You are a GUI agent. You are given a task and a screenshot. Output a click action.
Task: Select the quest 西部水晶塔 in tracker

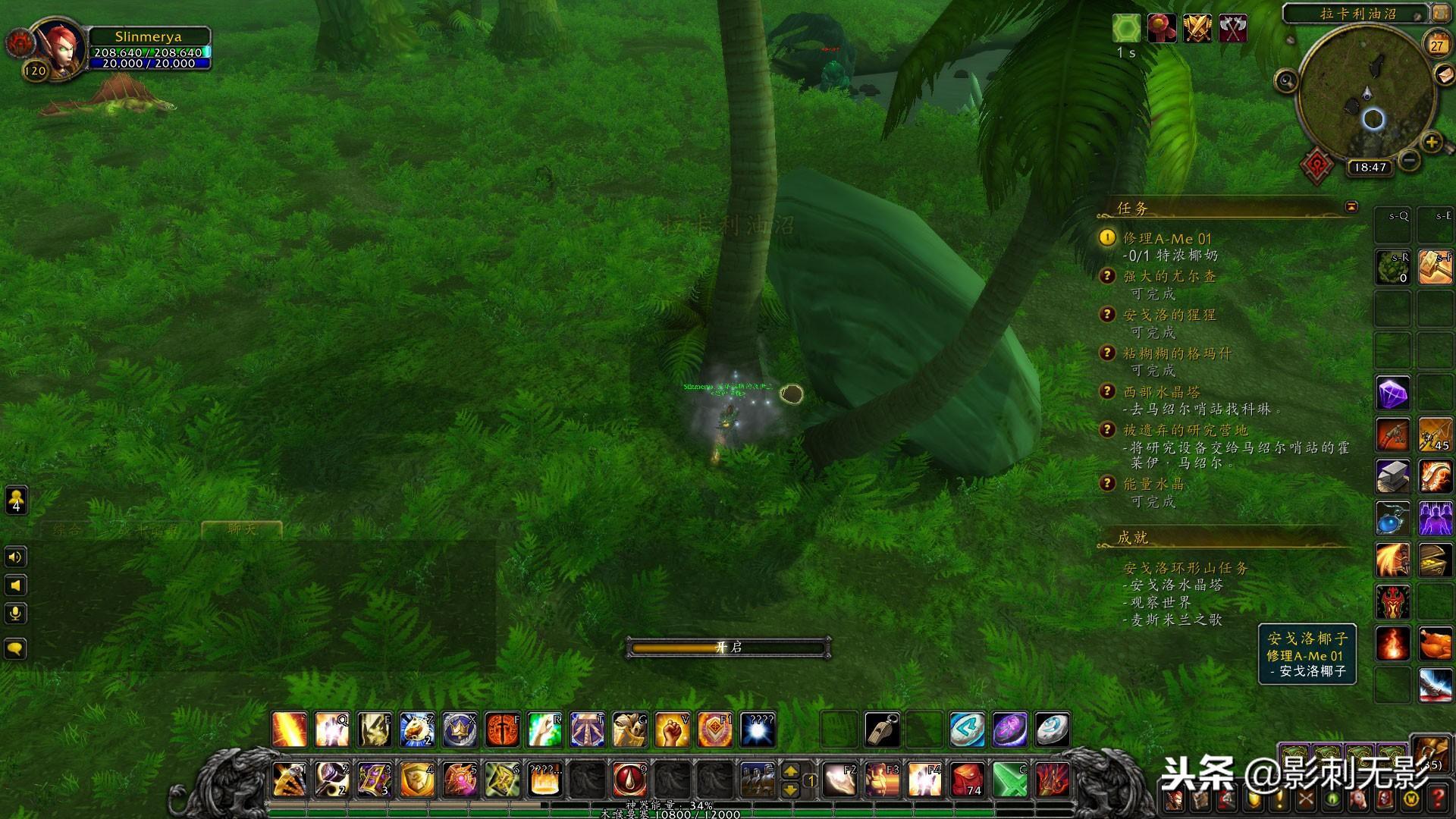(x=1162, y=392)
